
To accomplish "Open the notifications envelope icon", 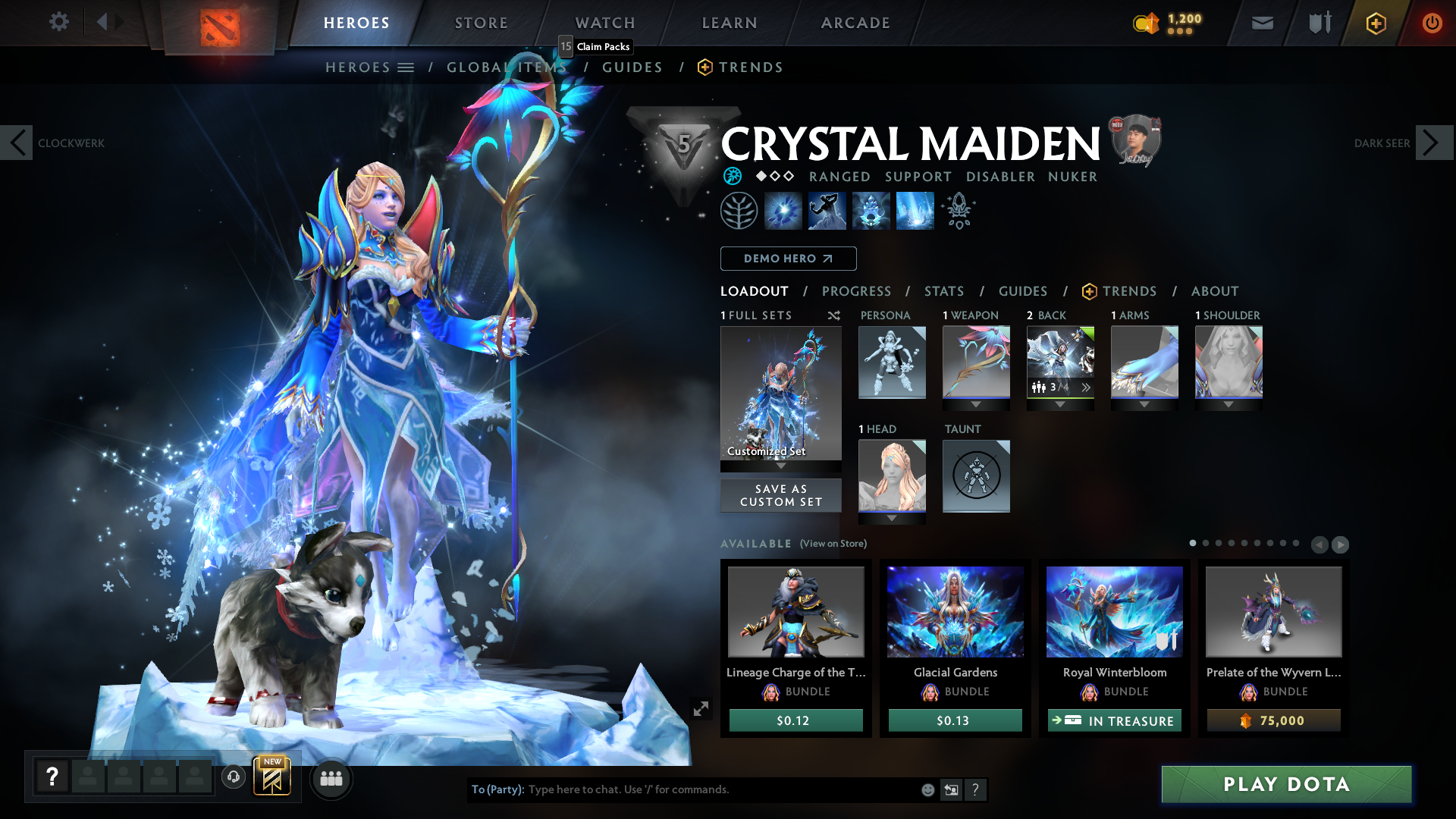I will (x=1261, y=23).
